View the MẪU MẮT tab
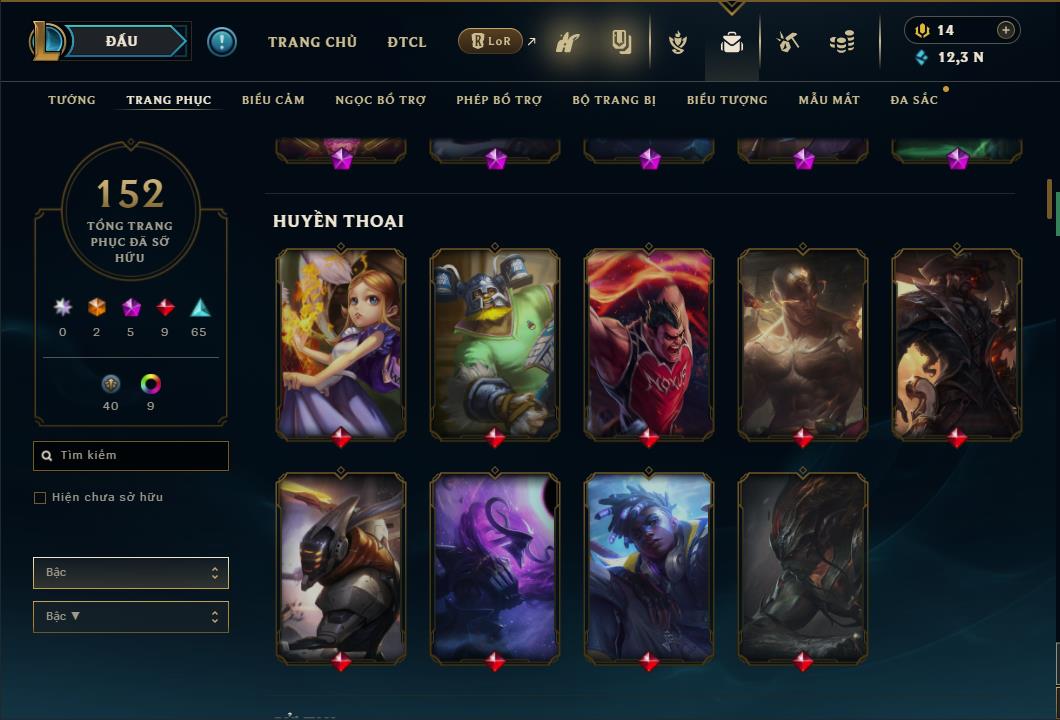Image resolution: width=1060 pixels, height=720 pixels. tap(829, 100)
